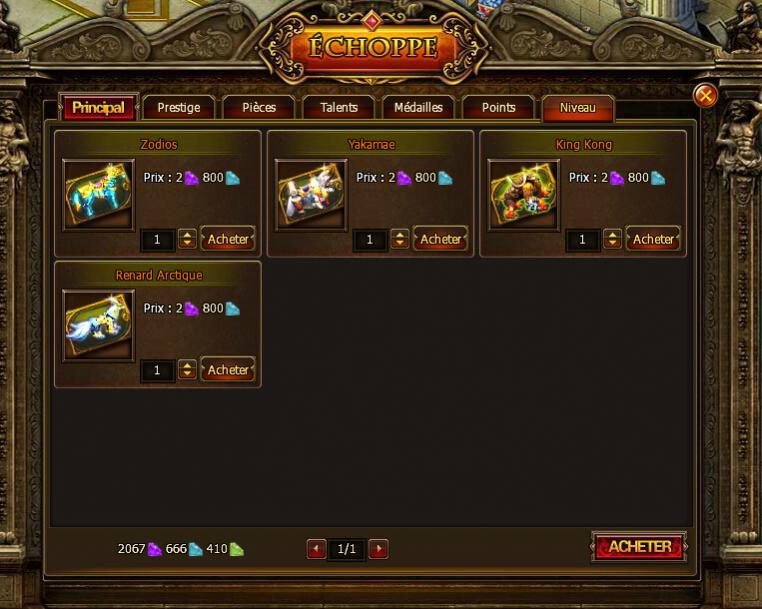
Task: Select the Principal tab
Action: point(98,108)
